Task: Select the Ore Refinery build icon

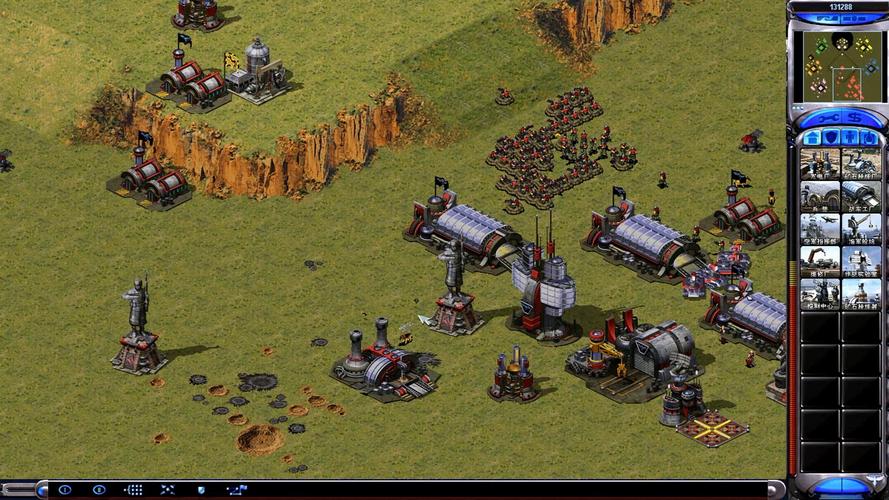Action: (x=860, y=164)
